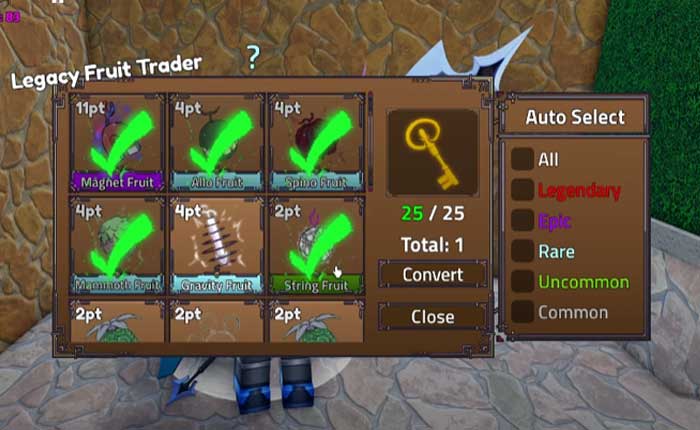Deselect the Mammoth Fruit slot
Image resolution: width=700 pixels, height=430 pixels.
(119, 246)
